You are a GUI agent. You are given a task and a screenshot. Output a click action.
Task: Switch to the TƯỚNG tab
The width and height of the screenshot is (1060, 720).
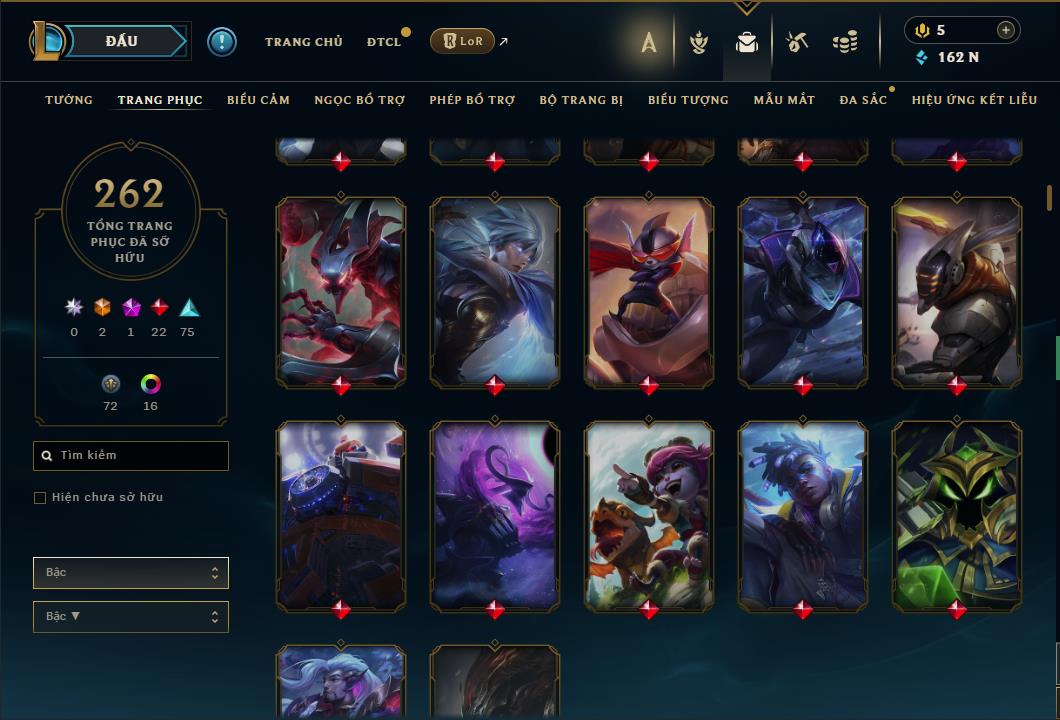[x=69, y=100]
